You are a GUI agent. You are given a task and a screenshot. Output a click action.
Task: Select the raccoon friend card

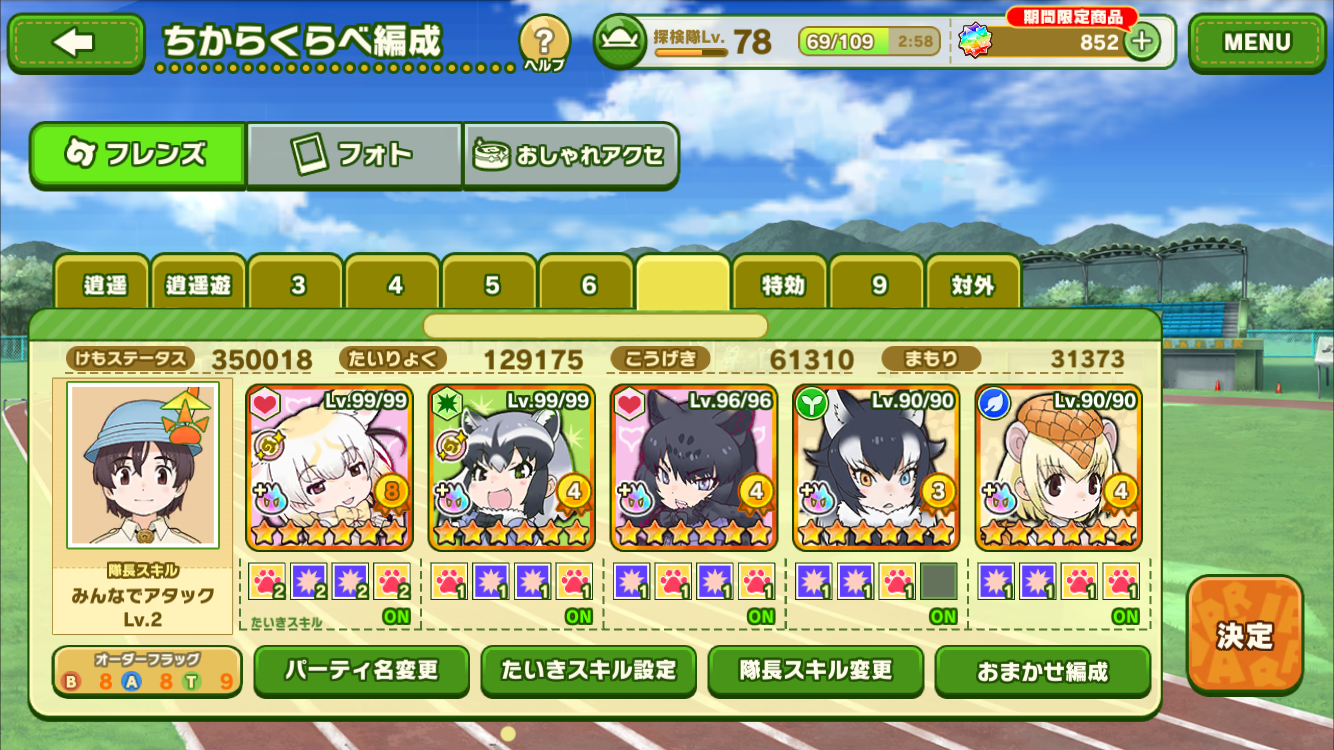pyautogui.click(x=511, y=467)
